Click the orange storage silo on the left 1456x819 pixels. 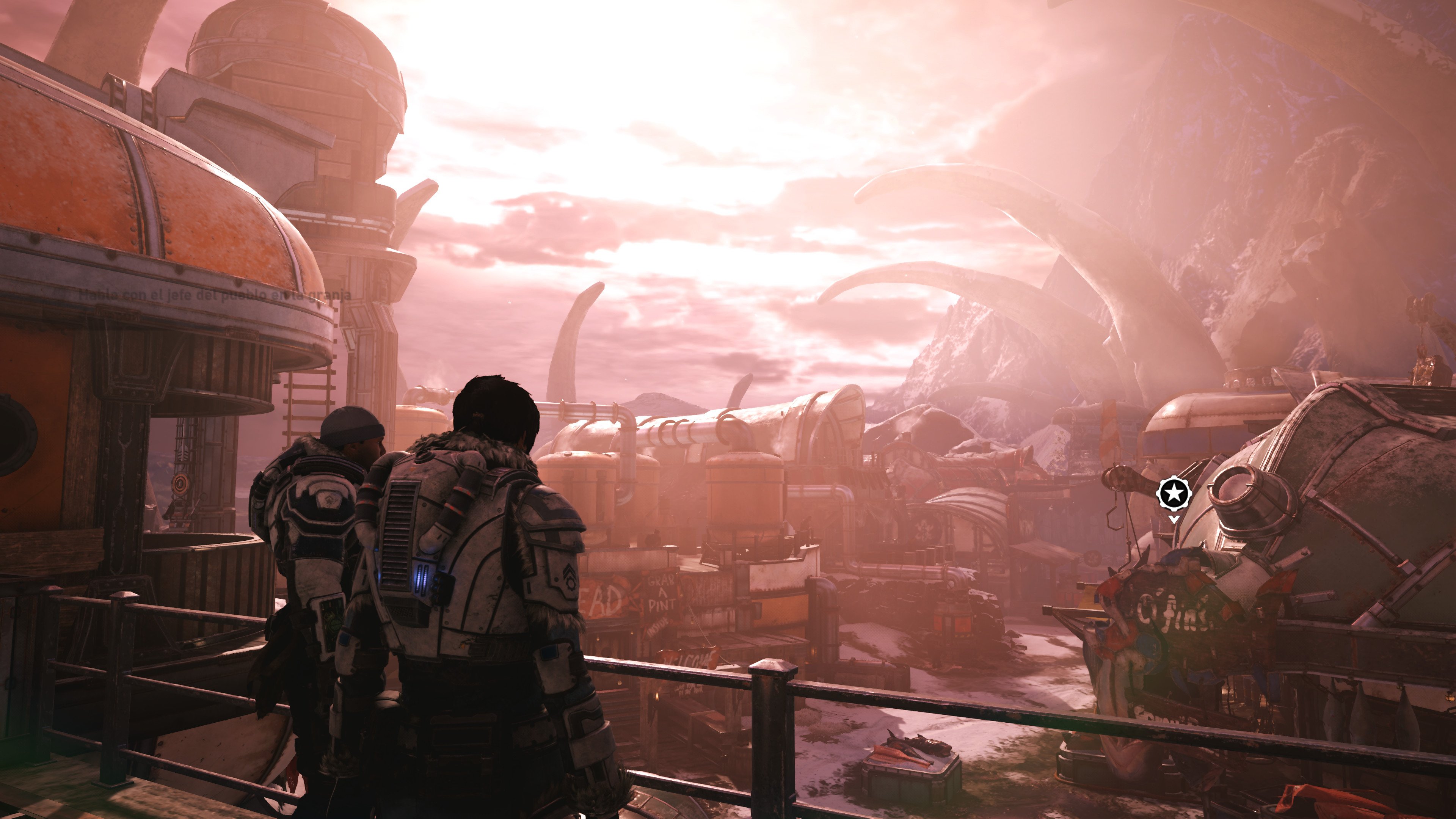152,187
